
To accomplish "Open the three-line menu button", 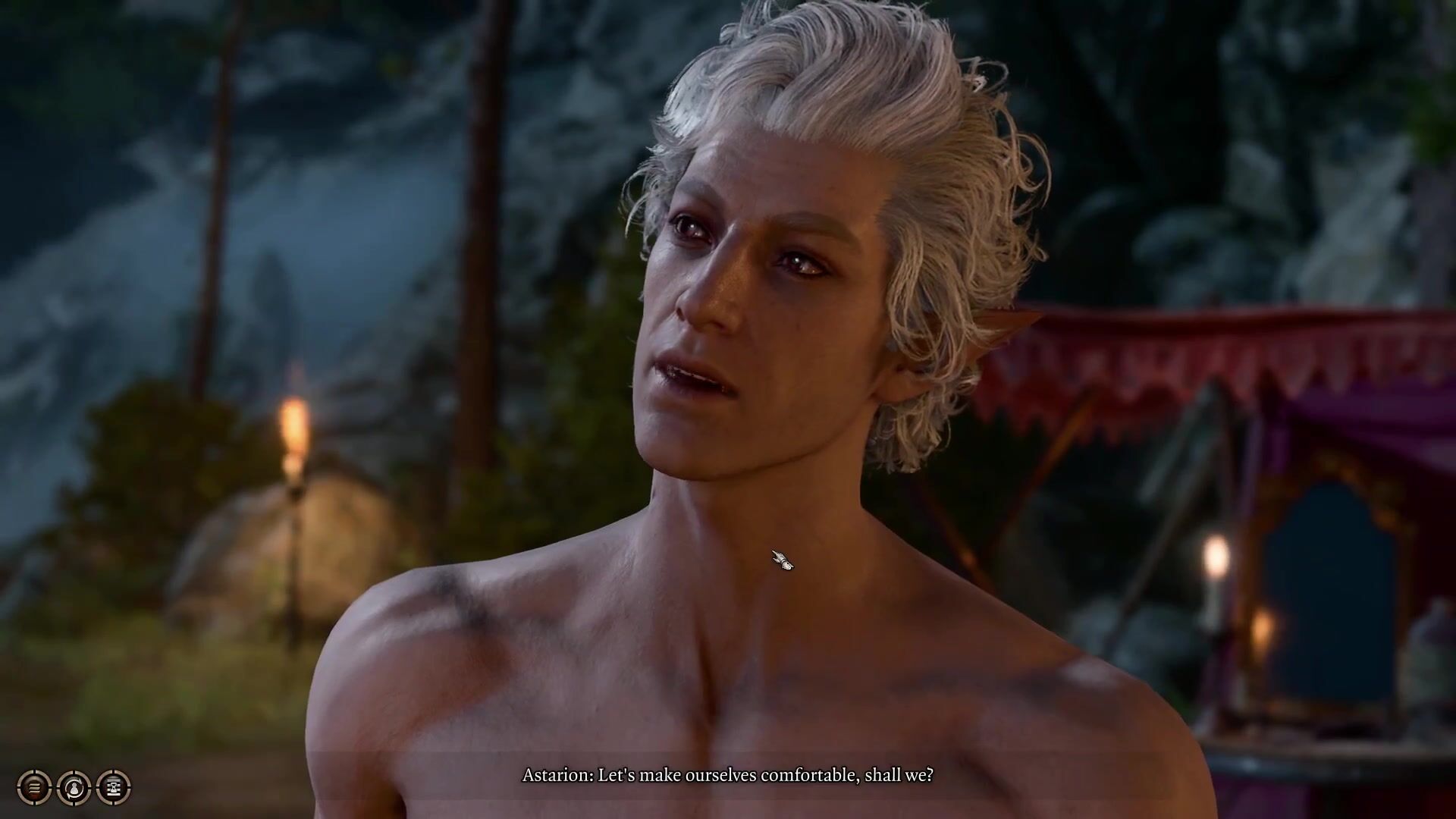I will coord(34,788).
